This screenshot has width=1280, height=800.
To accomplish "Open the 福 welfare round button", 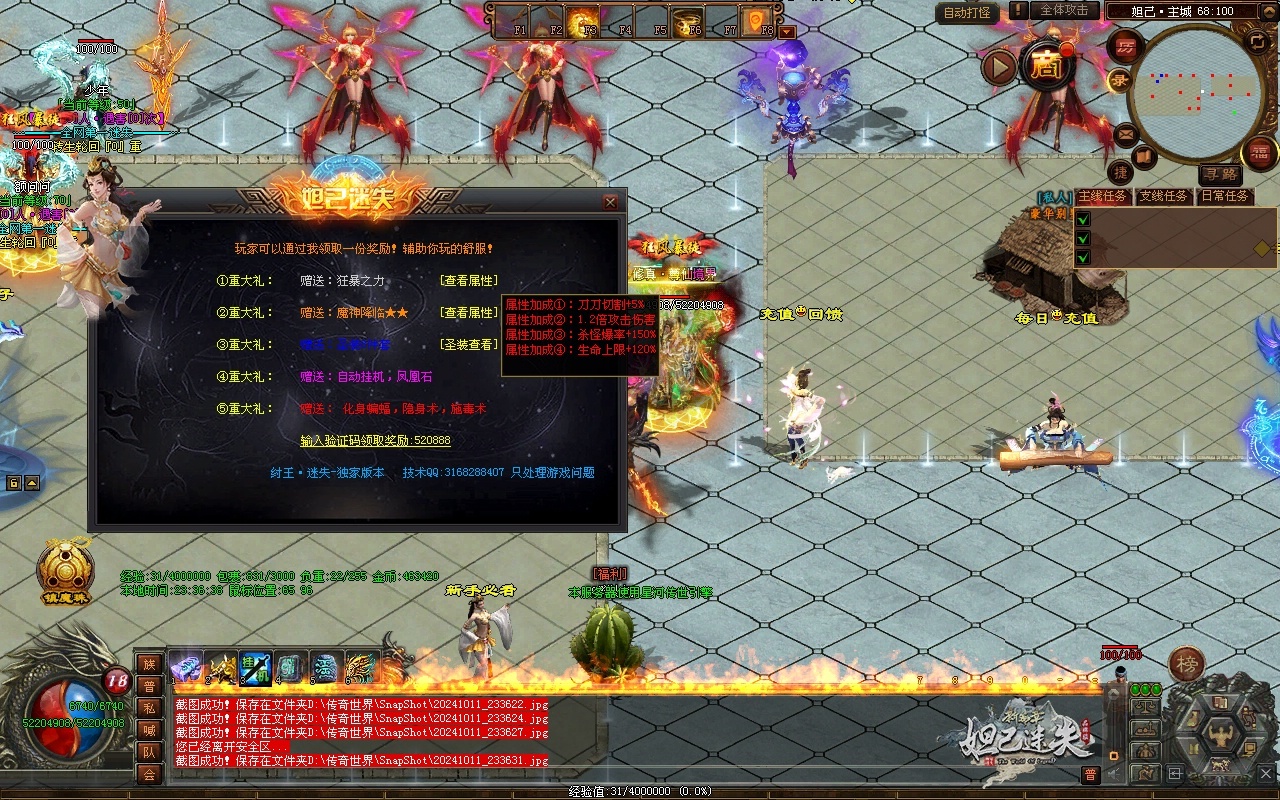I will coord(1259,154).
